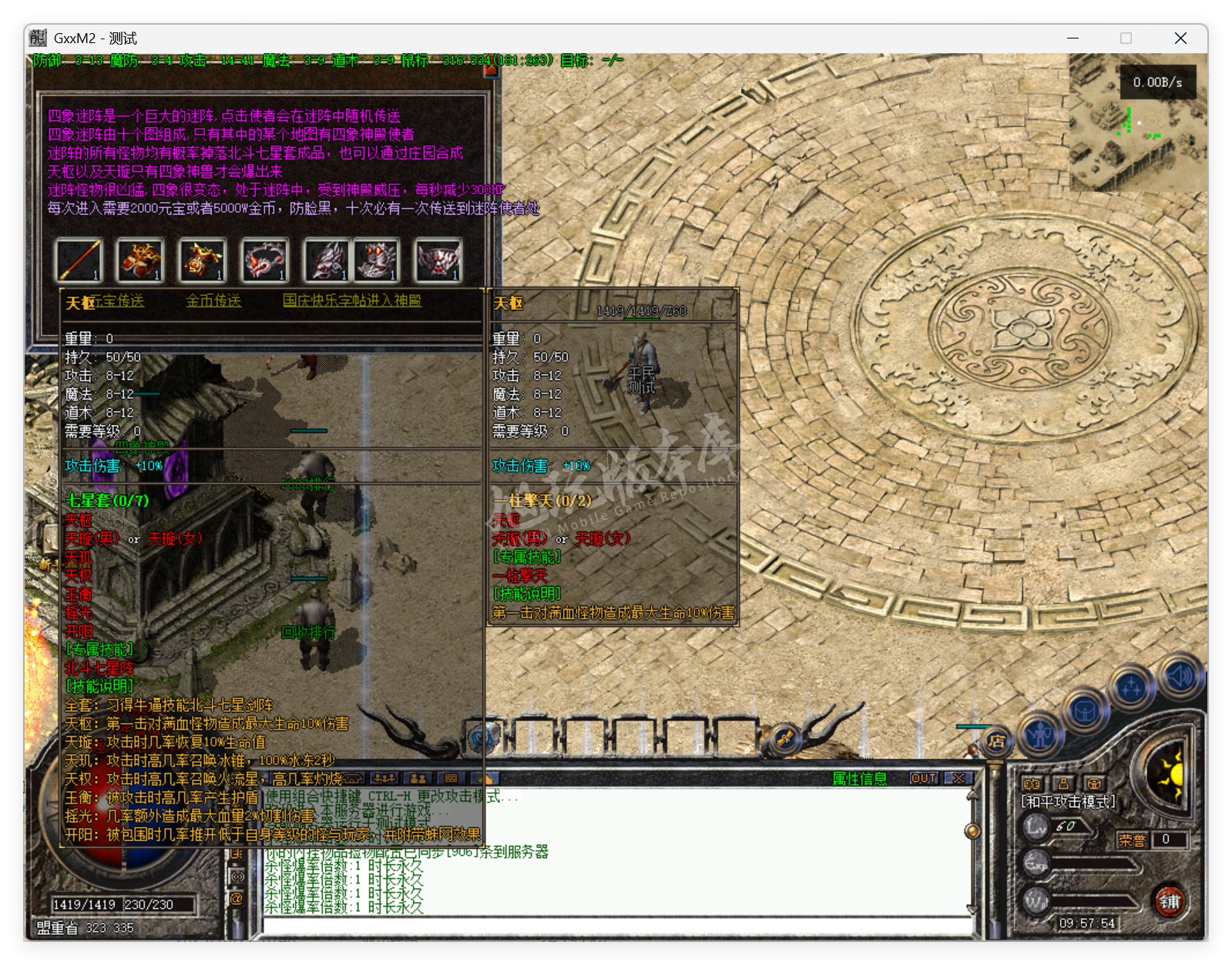This screenshot has height=965, width=1232.
Task: Toggle the 和平攻击模式 attack mode
Action: [1066, 799]
